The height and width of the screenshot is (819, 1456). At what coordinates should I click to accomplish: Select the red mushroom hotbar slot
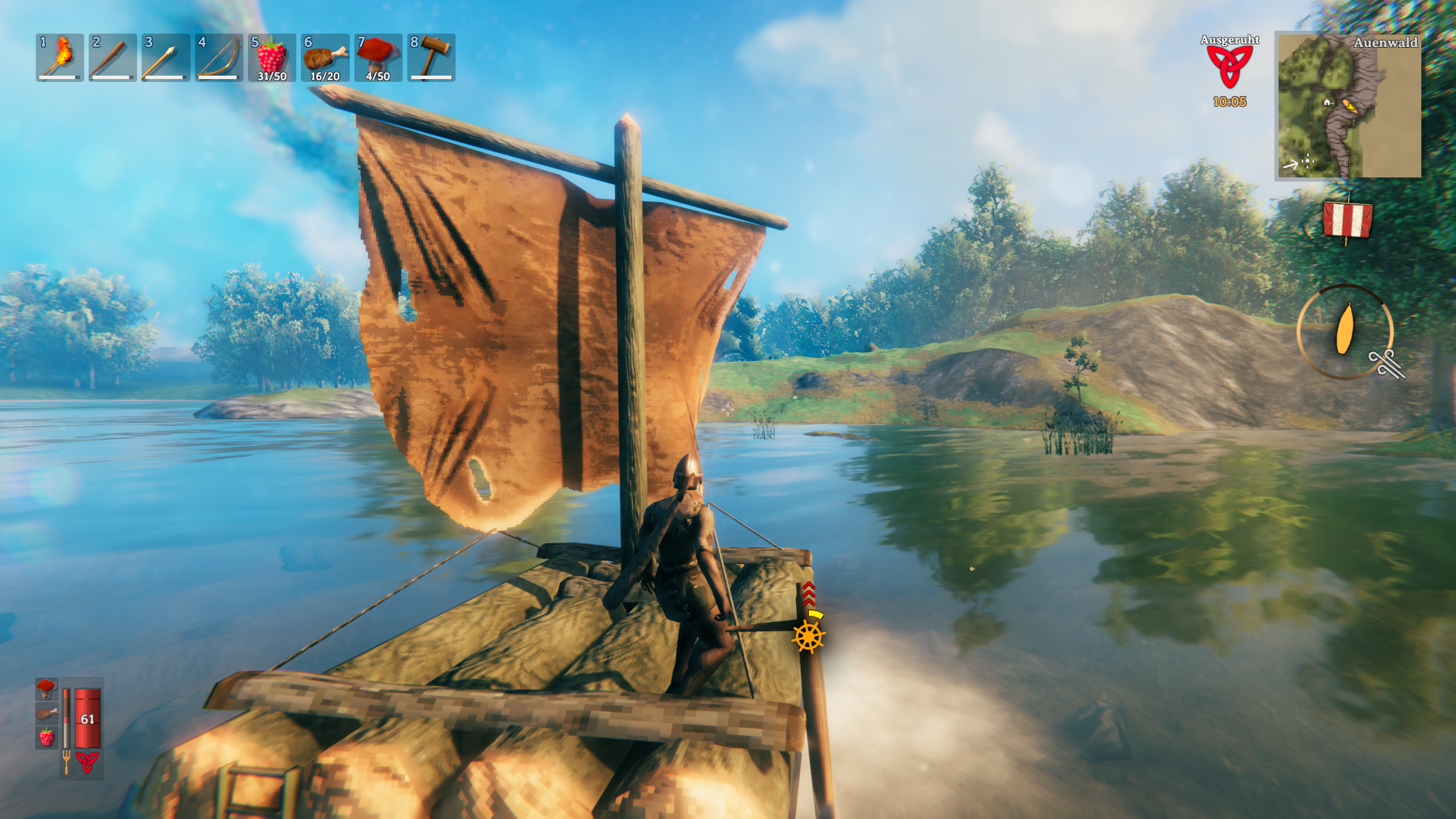point(378,57)
